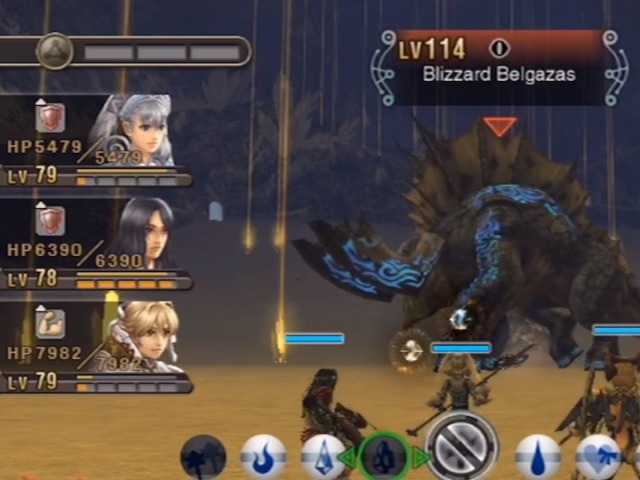Viewport: 640px width, 480px height.
Task: Click the large central talent art icon
Action: pyautogui.click(x=461, y=446)
